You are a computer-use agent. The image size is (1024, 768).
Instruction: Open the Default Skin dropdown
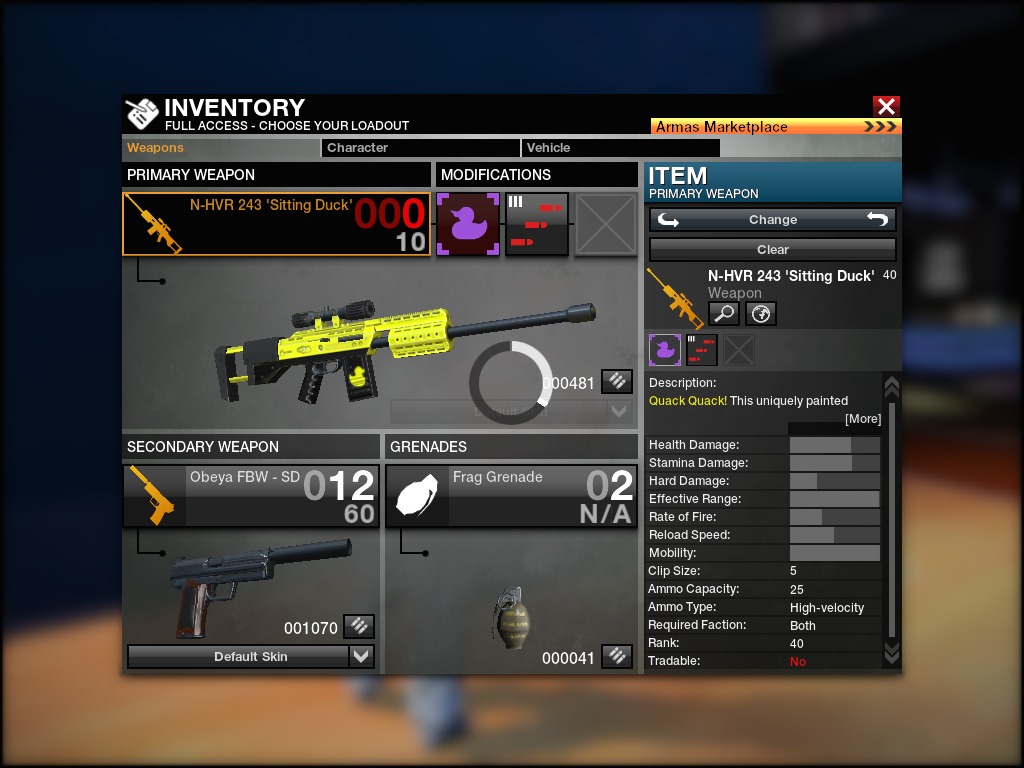coord(251,657)
